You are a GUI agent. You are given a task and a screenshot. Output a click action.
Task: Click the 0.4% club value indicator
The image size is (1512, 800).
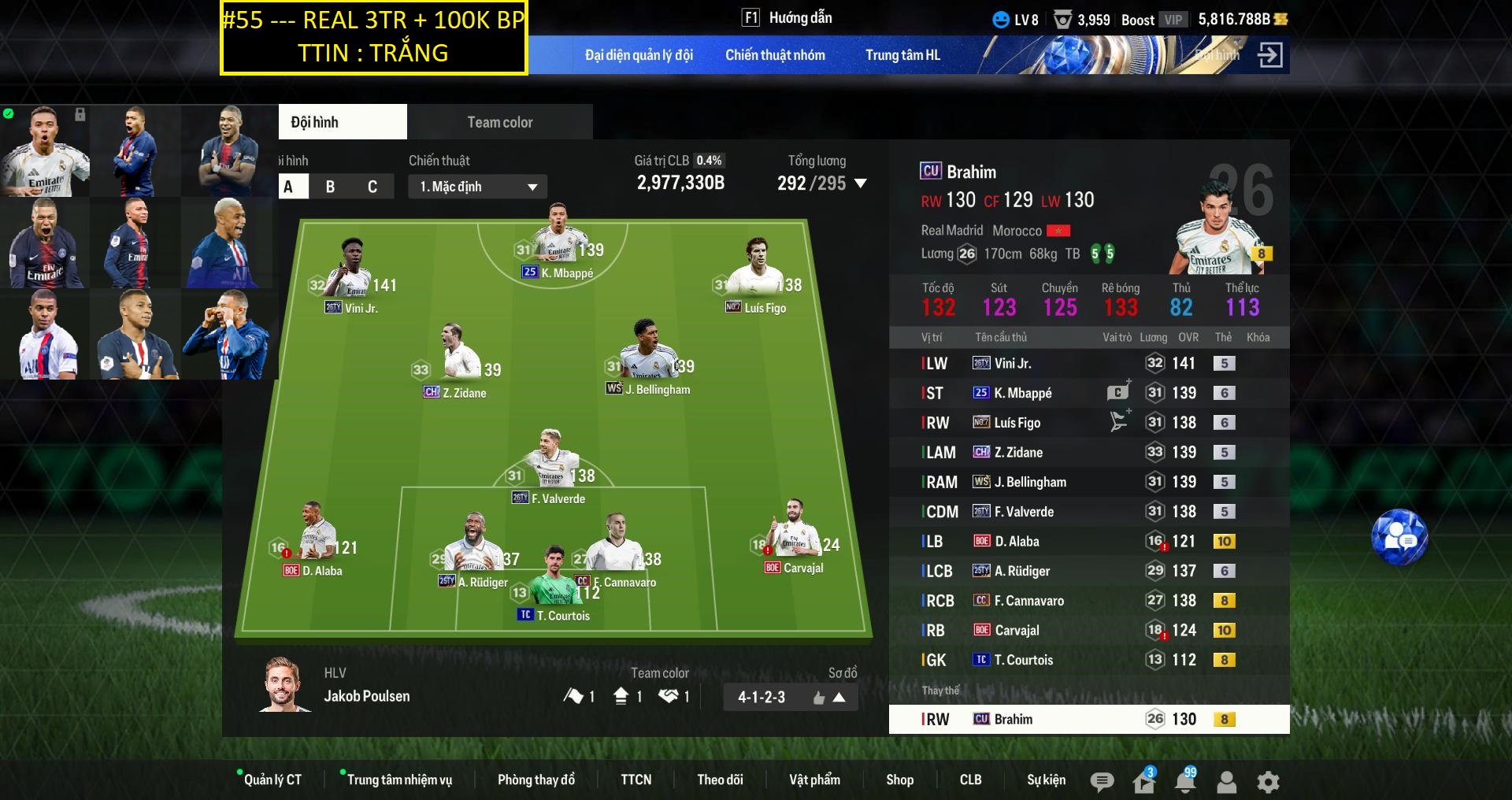[710, 161]
